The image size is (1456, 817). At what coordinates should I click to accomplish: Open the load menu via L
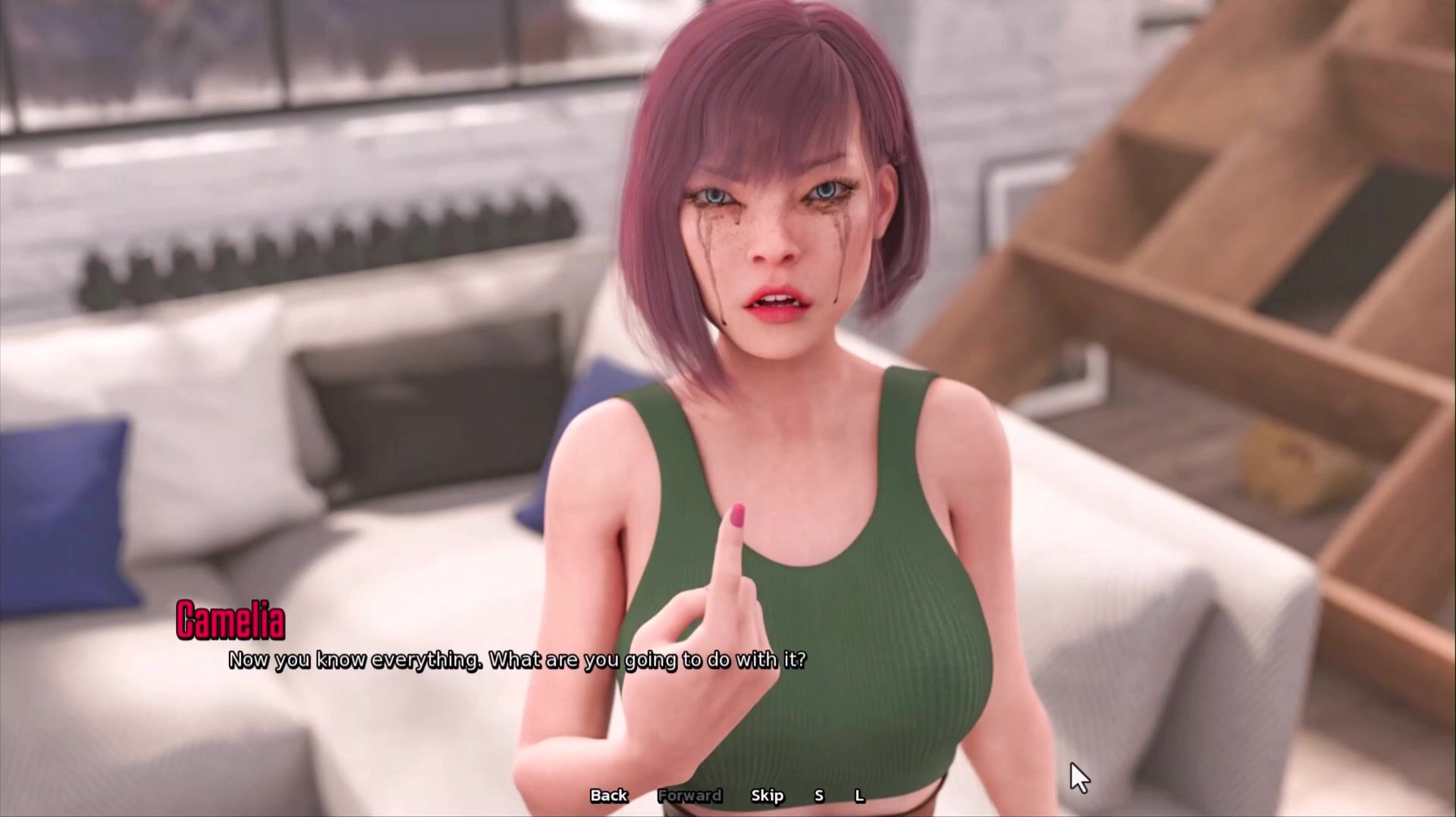(859, 795)
